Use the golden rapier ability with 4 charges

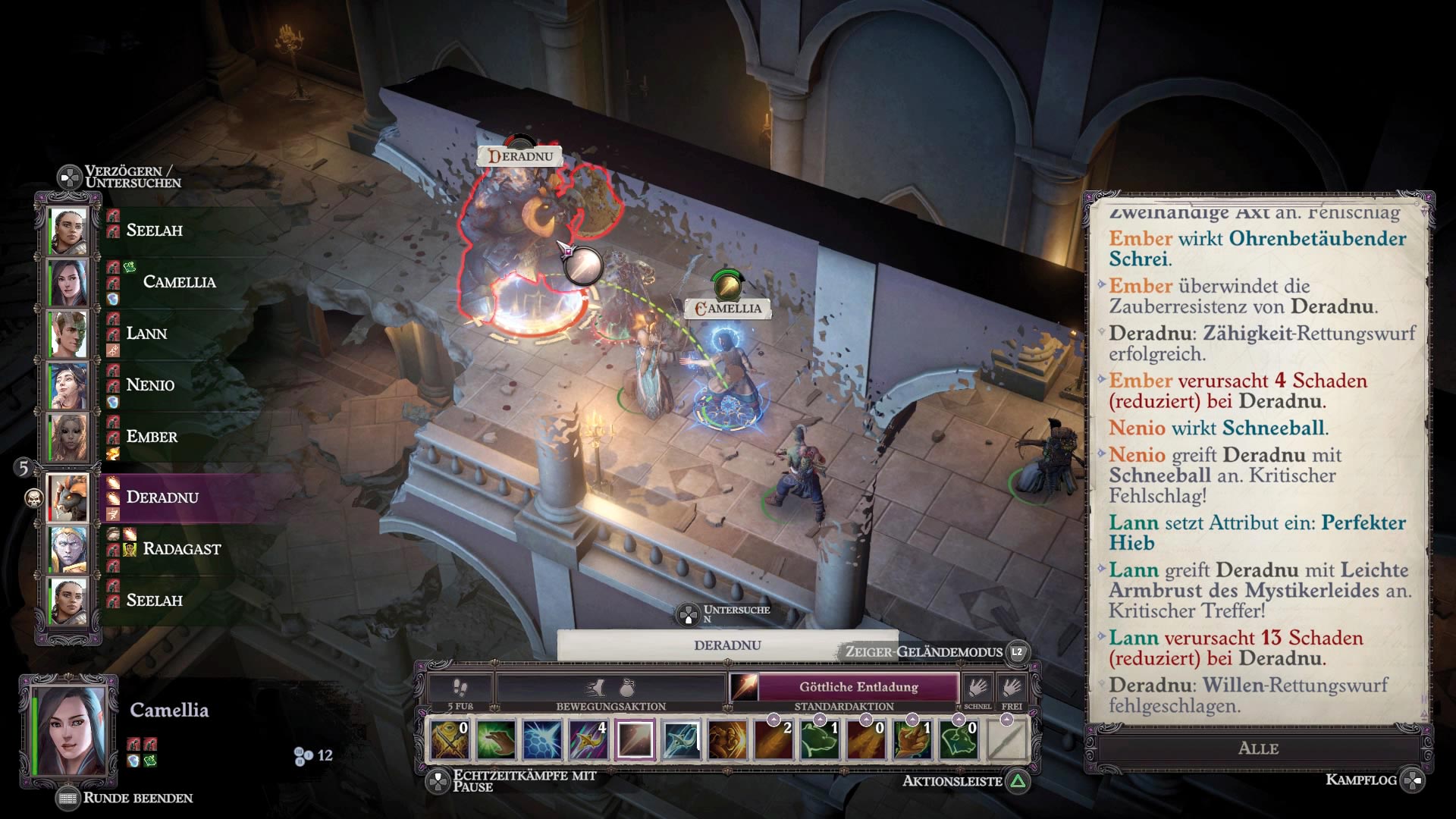(x=588, y=739)
